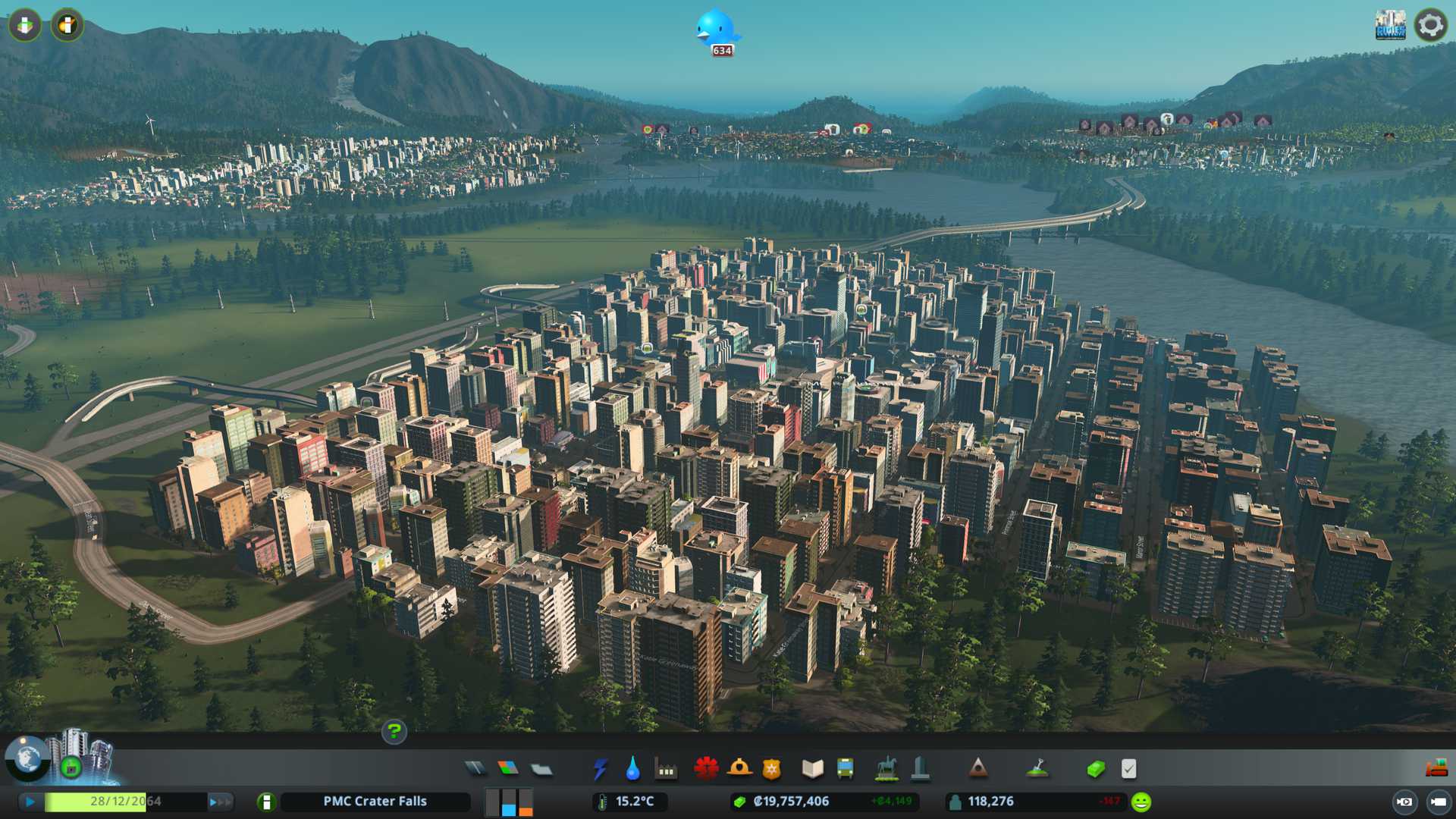Change simulation speed with fast-forward arrows
Viewport: 1456px width, 819px height.
(x=220, y=802)
